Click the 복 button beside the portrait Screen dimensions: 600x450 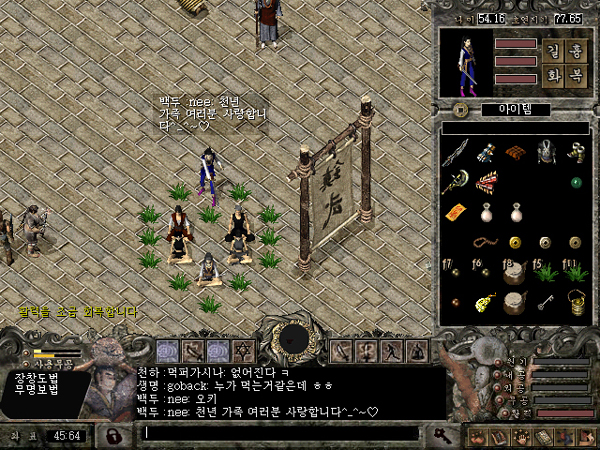click(575, 76)
